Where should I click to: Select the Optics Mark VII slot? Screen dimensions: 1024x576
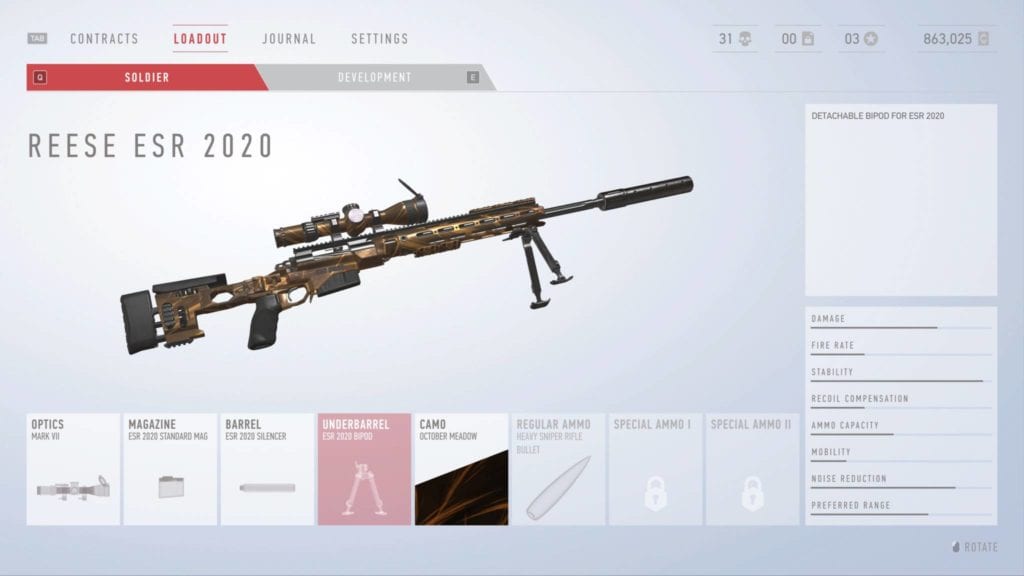click(x=73, y=469)
